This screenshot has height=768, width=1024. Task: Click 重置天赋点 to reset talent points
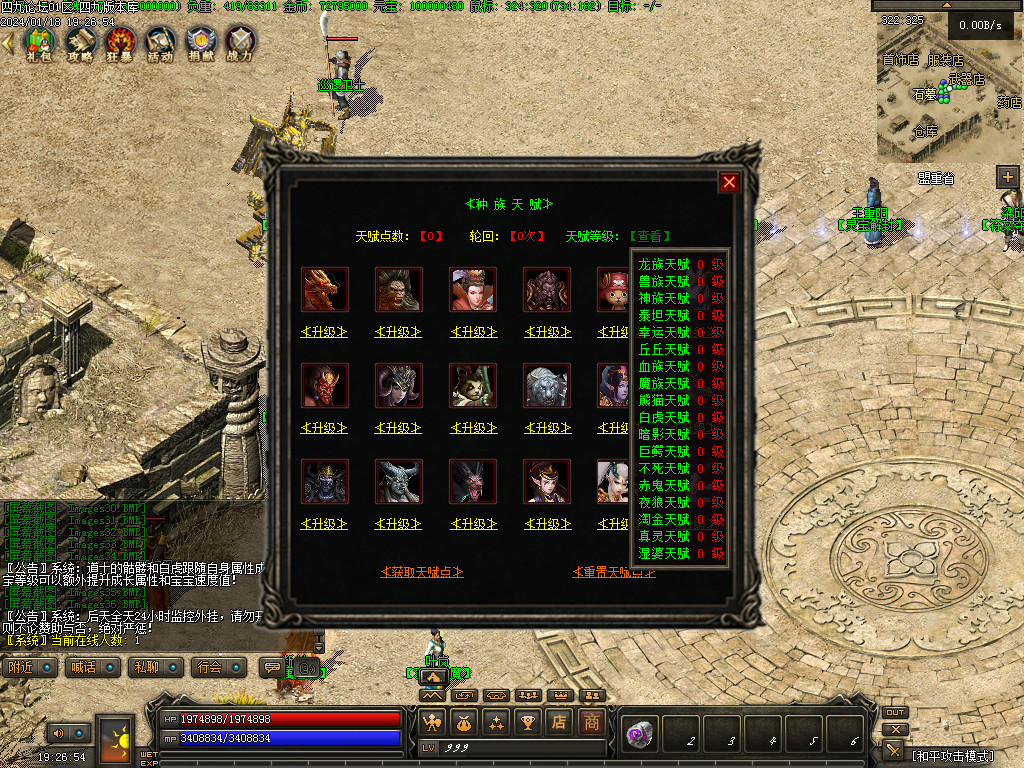tap(613, 572)
